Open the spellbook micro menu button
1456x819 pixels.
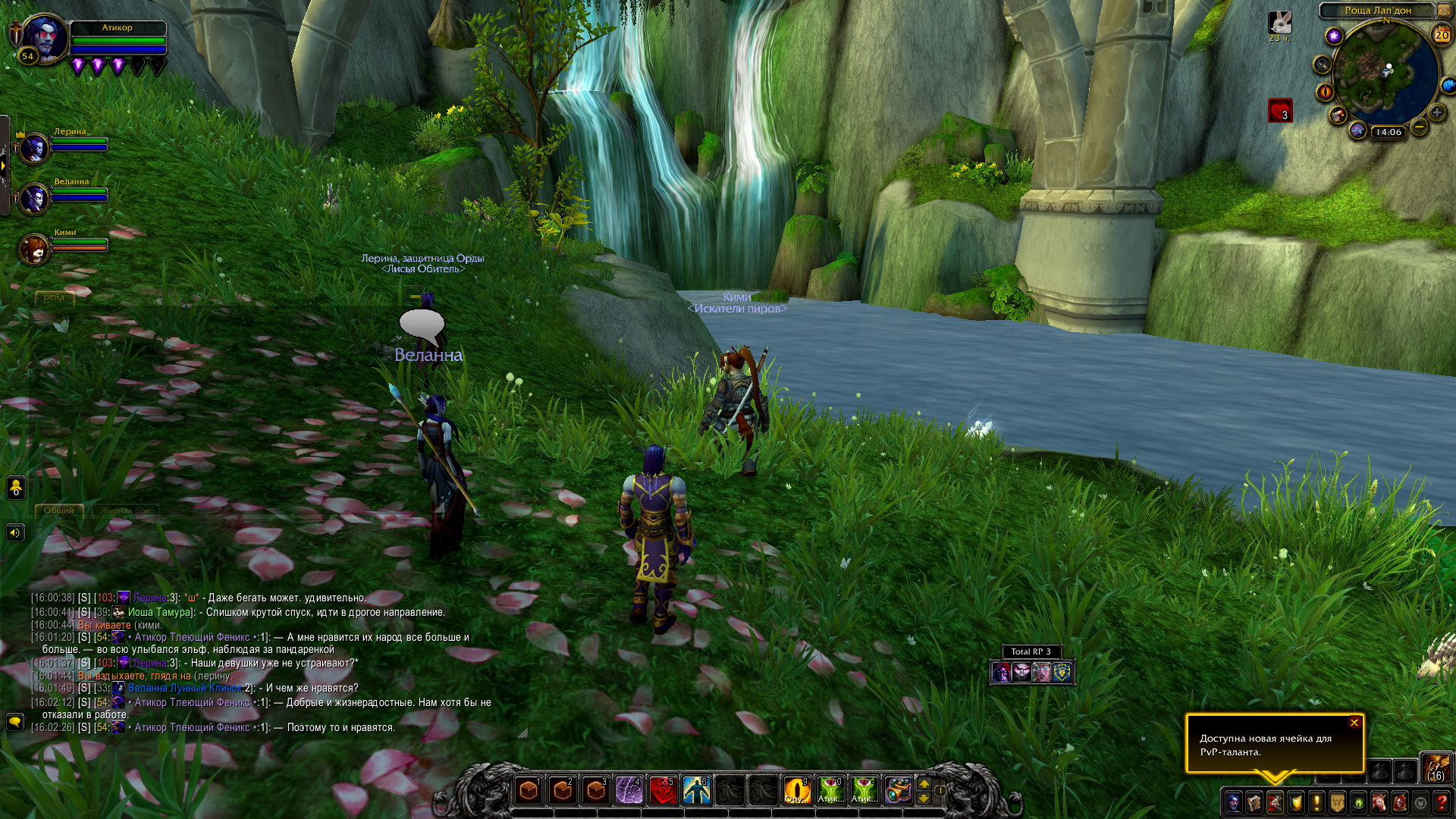[1254, 802]
